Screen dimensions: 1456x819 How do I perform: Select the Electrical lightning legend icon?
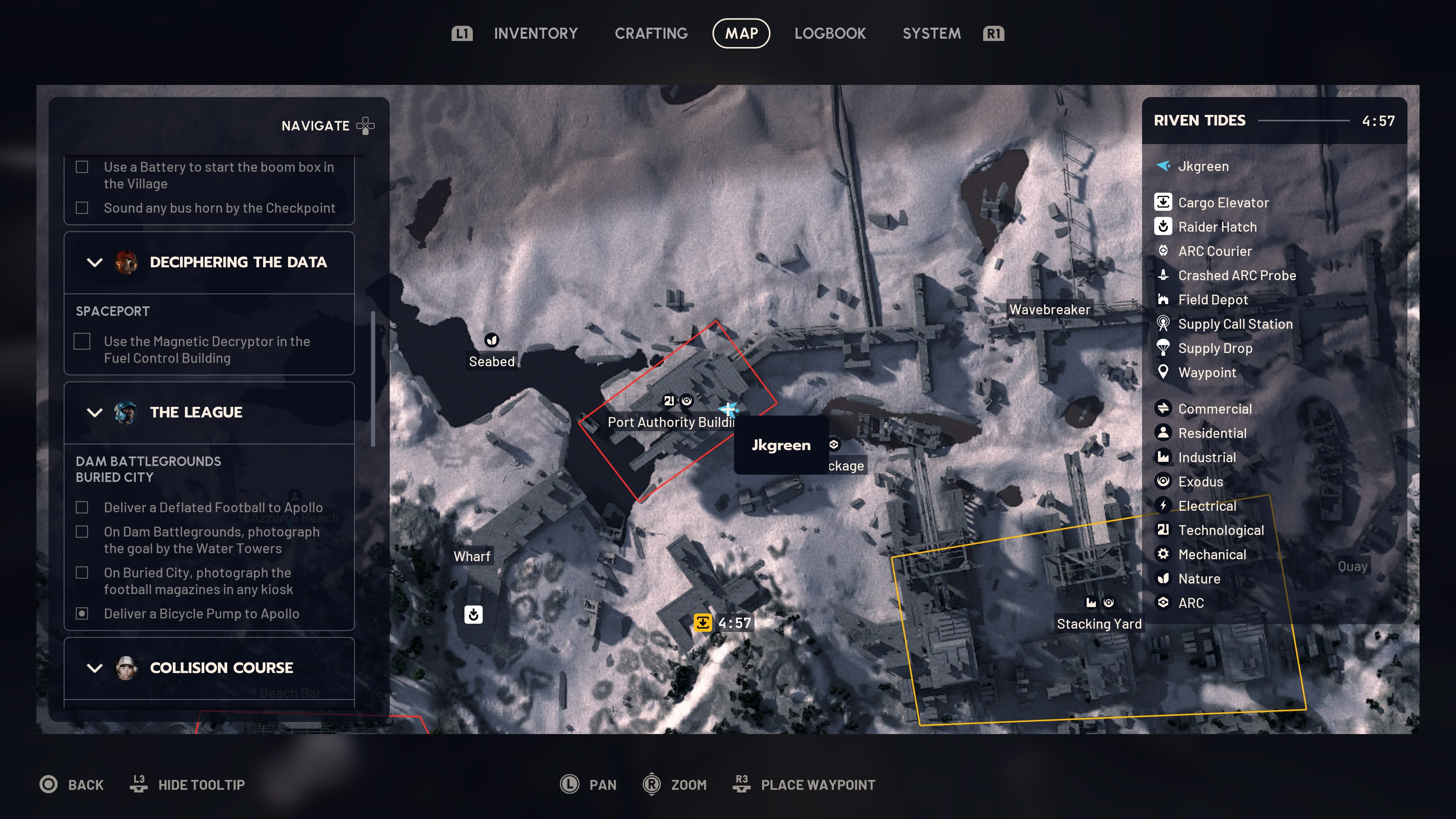coord(1163,506)
